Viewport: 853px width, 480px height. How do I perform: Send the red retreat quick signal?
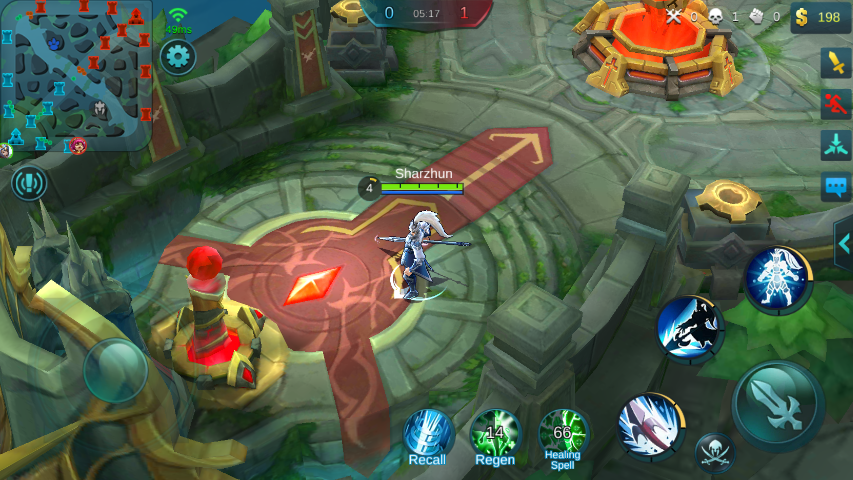pyautogui.click(x=835, y=103)
